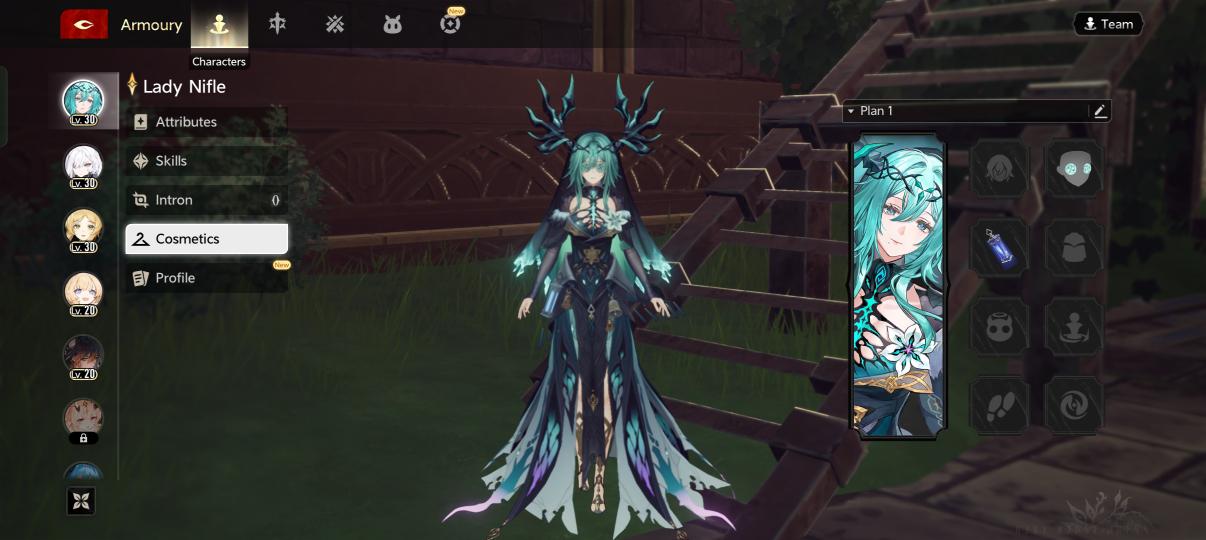The height and width of the screenshot is (540, 1206).
Task: Choose the locked character portrait
Action: (83, 418)
